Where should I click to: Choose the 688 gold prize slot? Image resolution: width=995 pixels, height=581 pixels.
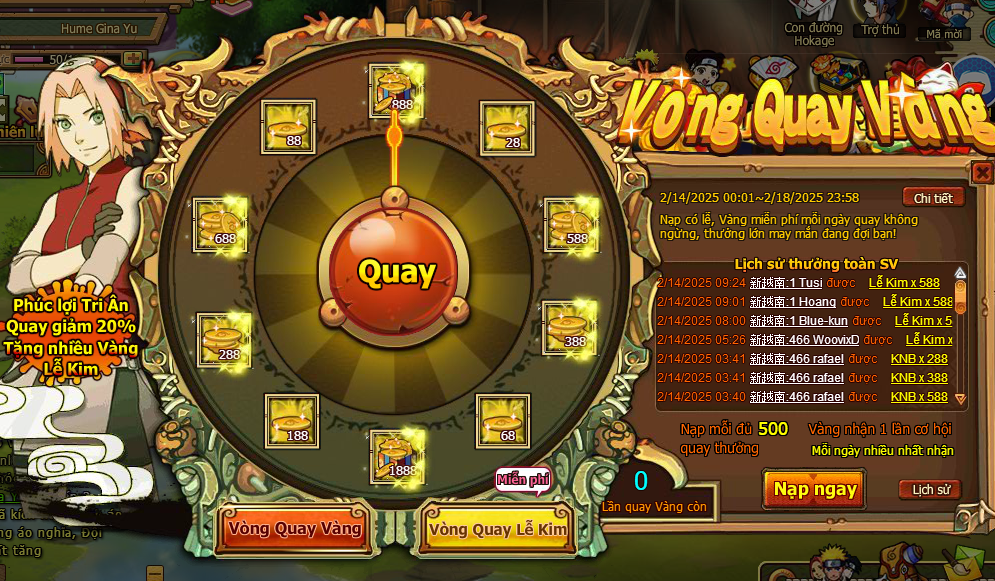tap(221, 225)
